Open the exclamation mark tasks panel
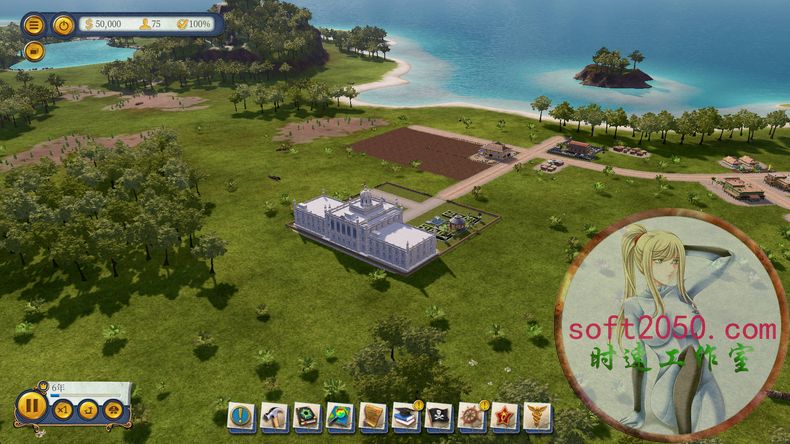 pos(241,416)
